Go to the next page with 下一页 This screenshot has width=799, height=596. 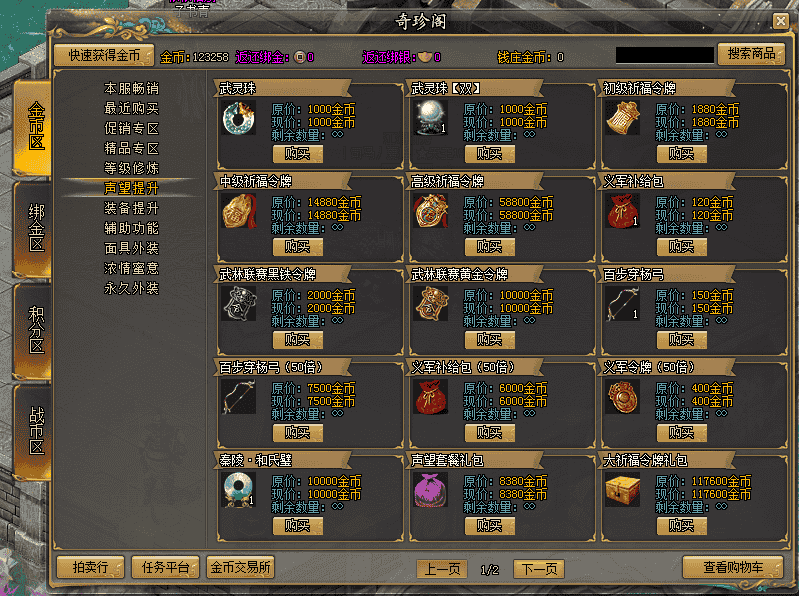(538, 569)
